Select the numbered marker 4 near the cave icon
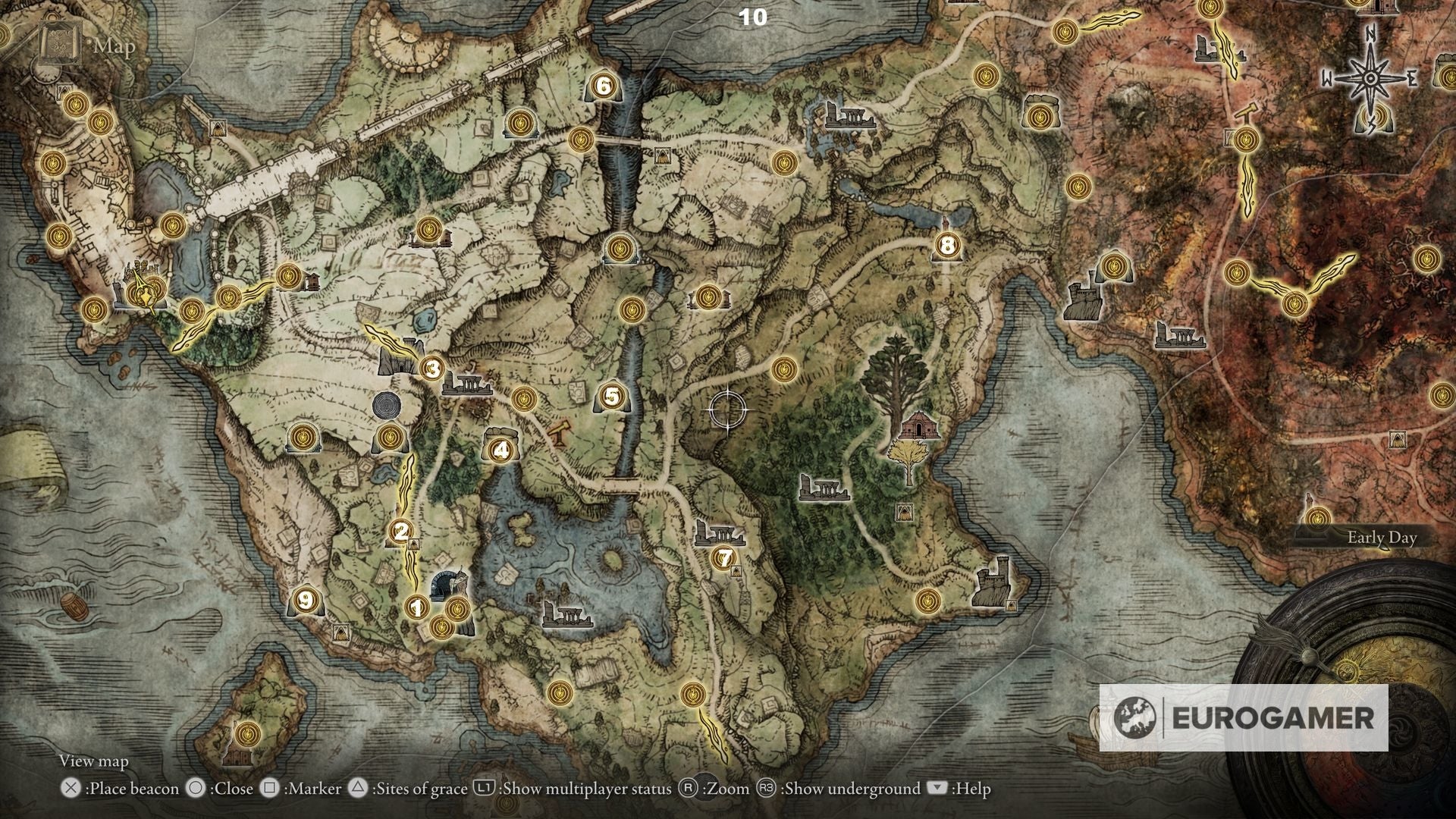The width and height of the screenshot is (1456, 819). (500, 448)
